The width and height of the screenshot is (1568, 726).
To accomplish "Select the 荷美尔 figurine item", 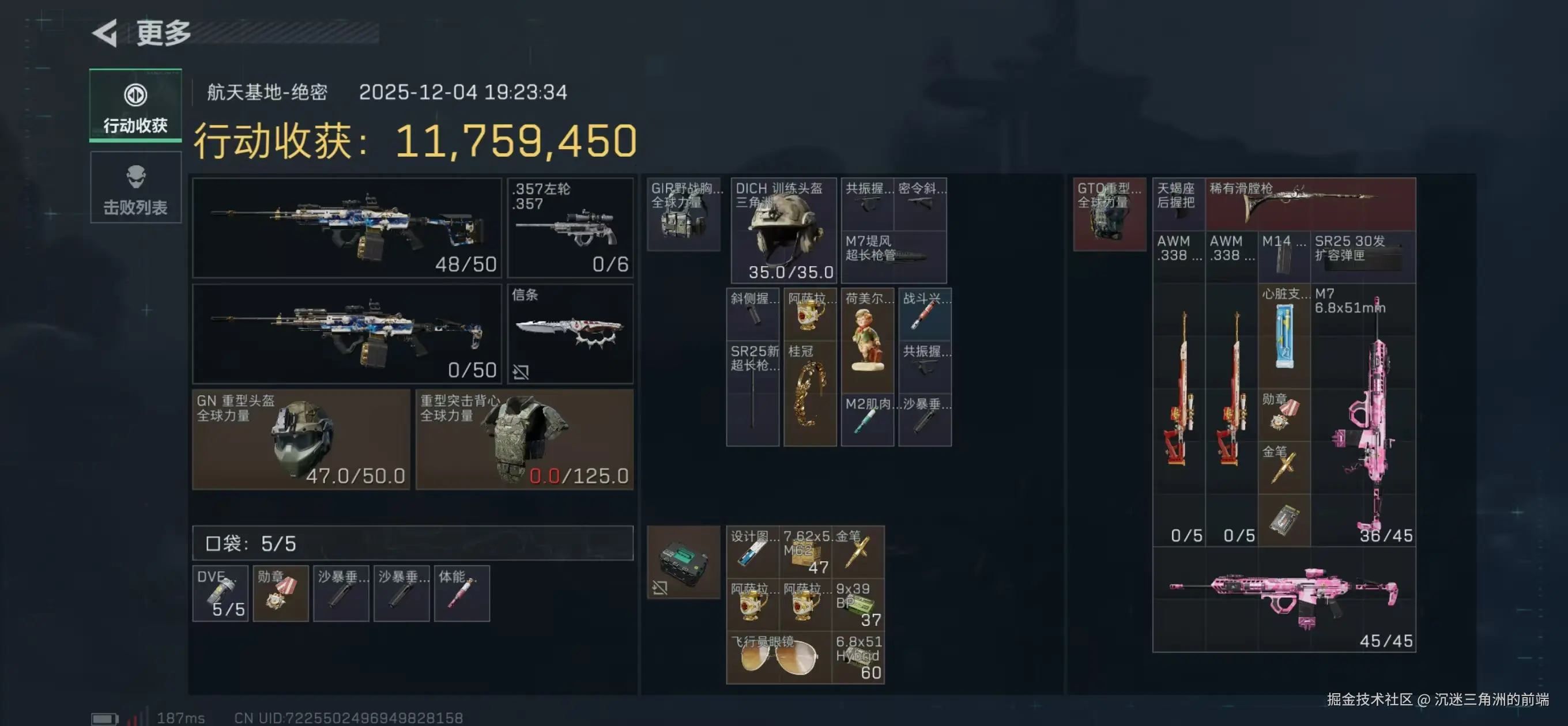I will click(x=867, y=340).
